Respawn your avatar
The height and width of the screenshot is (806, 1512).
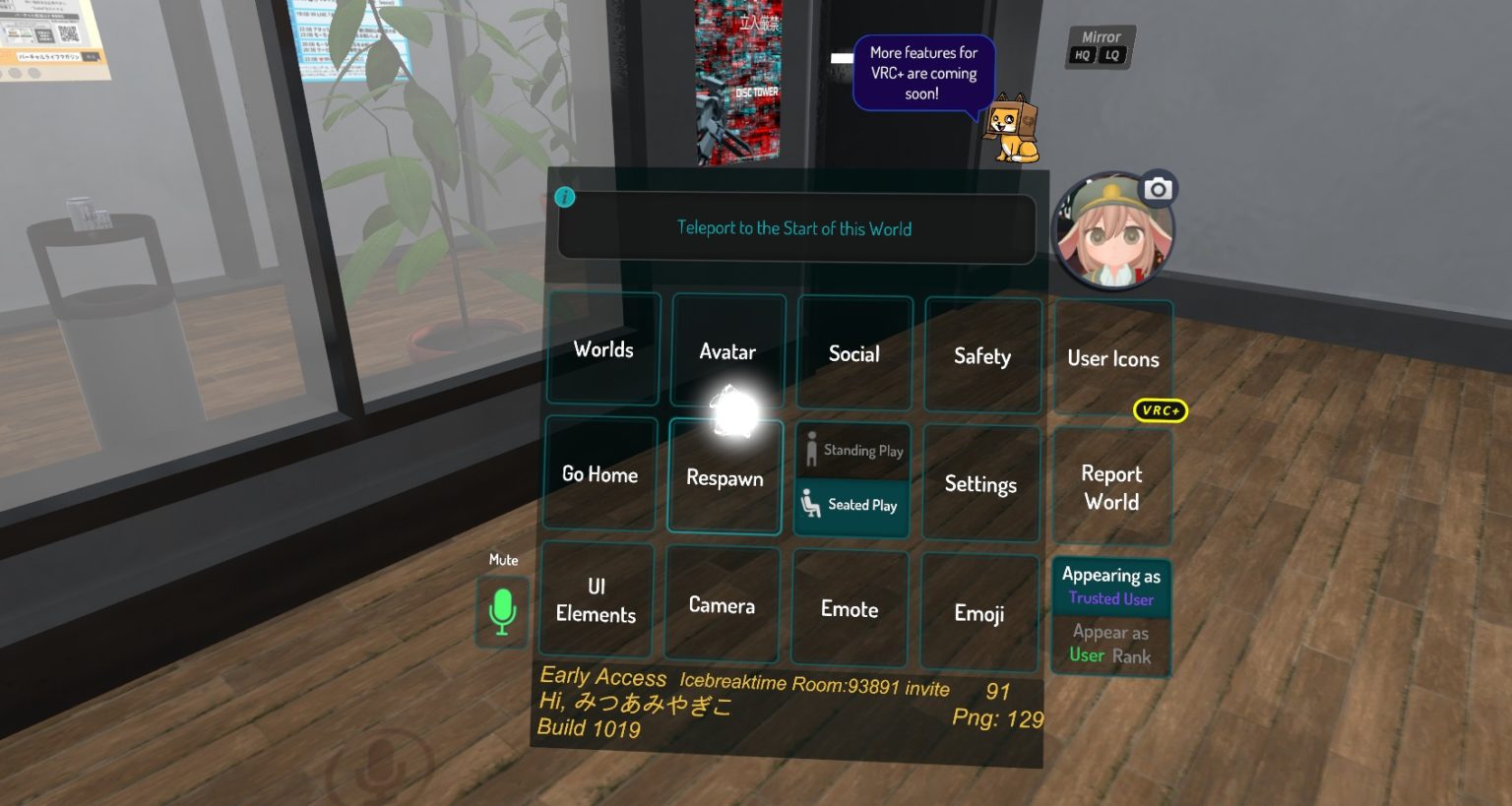(x=724, y=478)
